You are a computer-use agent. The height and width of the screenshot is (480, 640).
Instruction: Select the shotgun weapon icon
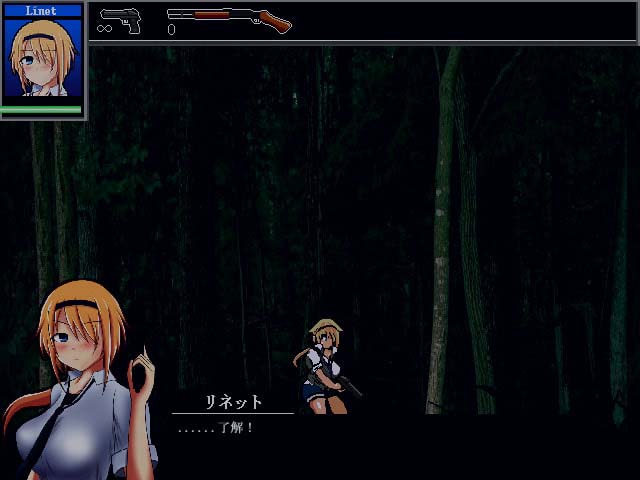[229, 18]
